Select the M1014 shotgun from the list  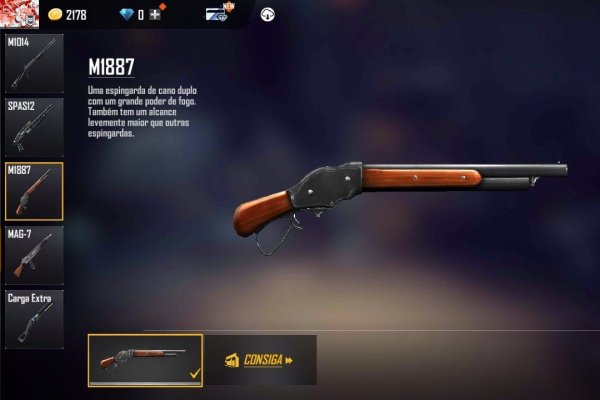click(33, 63)
